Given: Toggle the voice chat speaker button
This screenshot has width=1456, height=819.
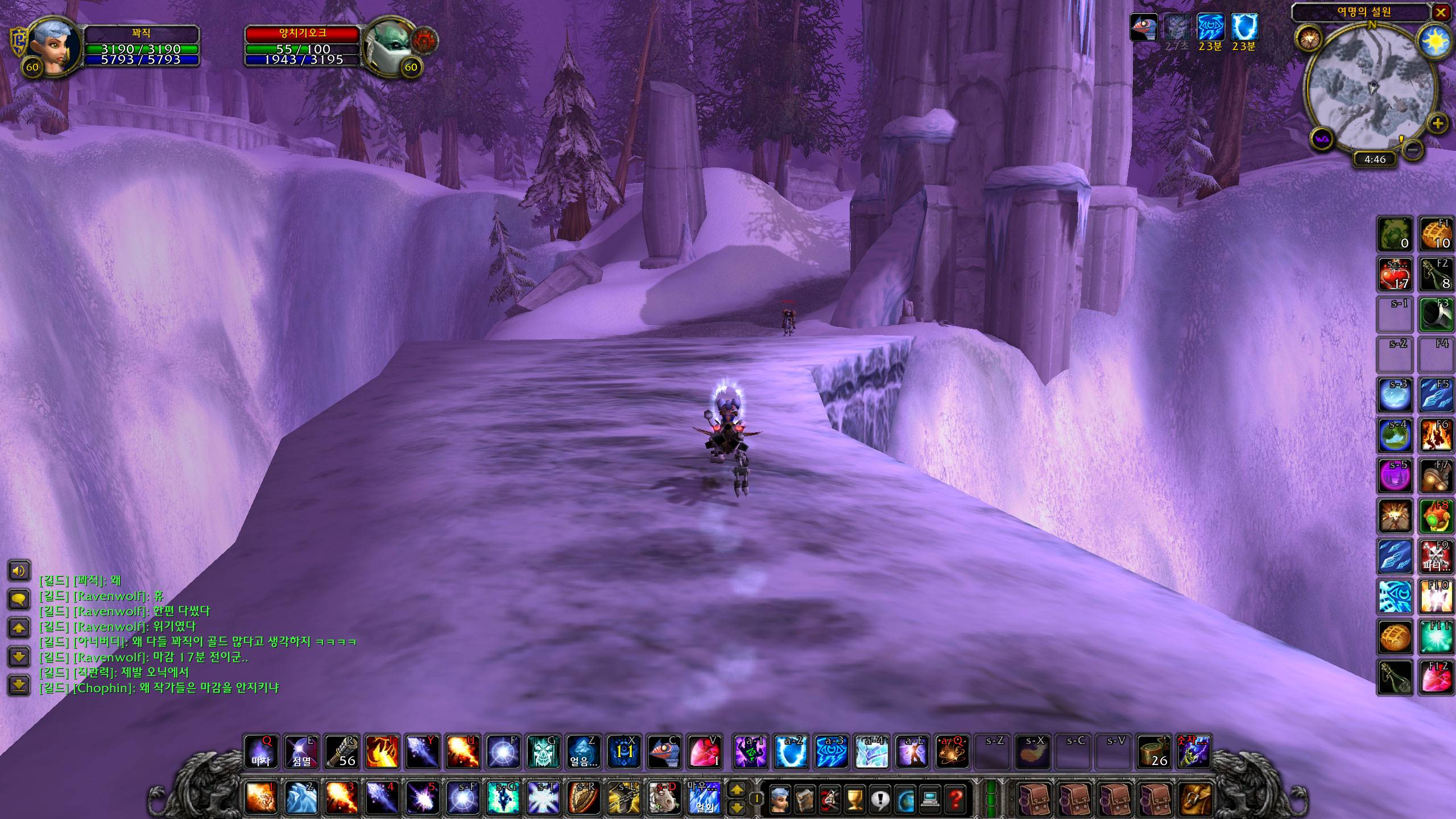Looking at the screenshot, I should click(x=19, y=570).
